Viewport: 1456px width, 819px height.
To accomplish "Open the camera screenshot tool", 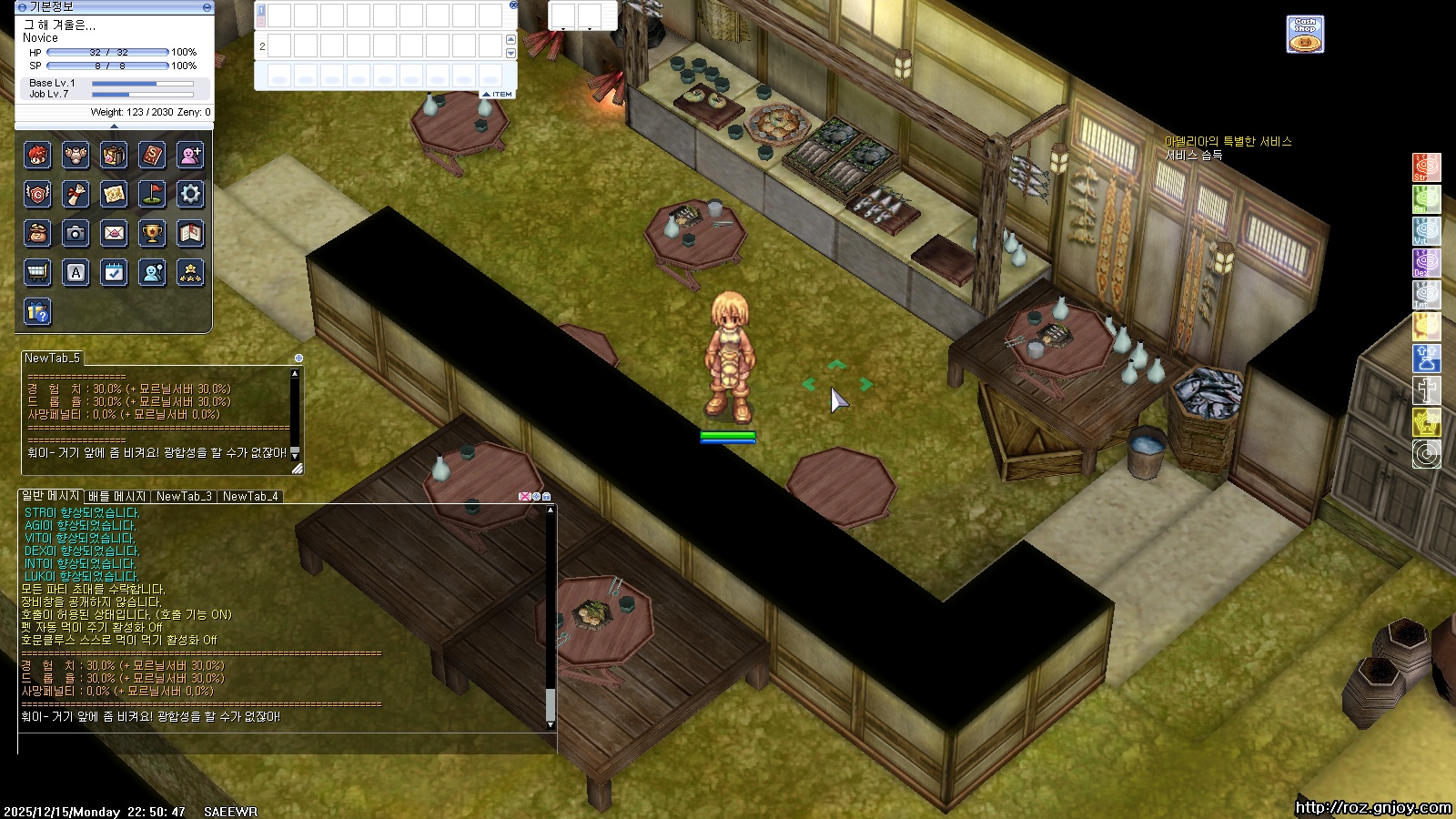I will [76, 233].
